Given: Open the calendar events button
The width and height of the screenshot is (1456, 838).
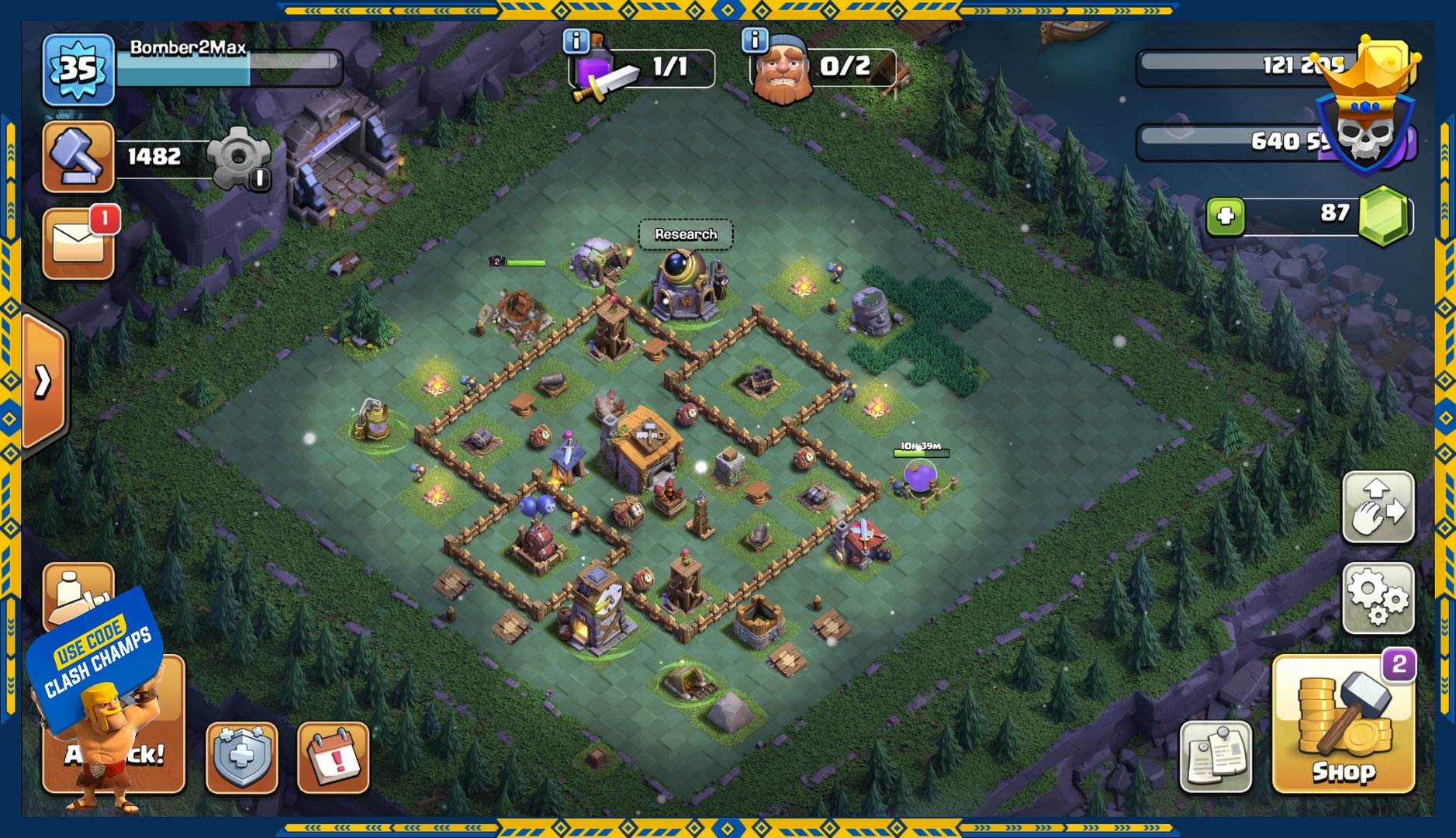Looking at the screenshot, I should pos(334,757).
